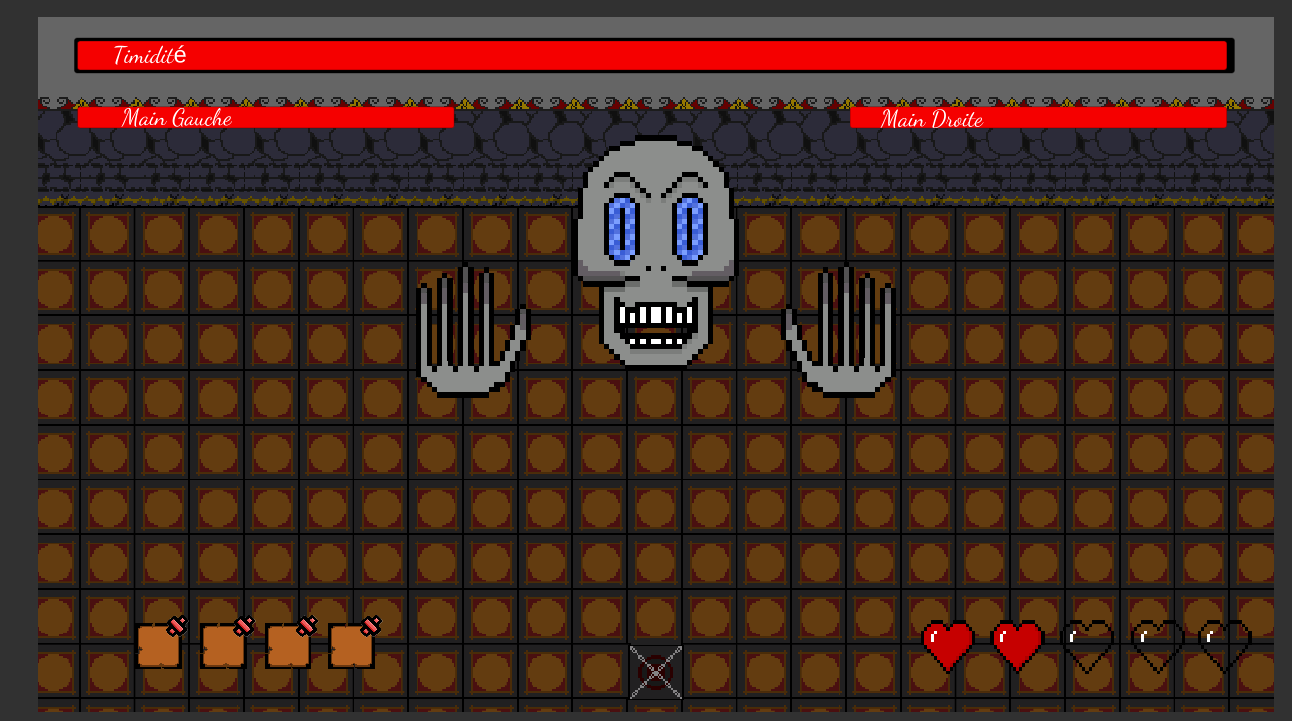Screen dimensions: 1292x721
Task: Select the first dynamite crate item
Action: click(158, 645)
